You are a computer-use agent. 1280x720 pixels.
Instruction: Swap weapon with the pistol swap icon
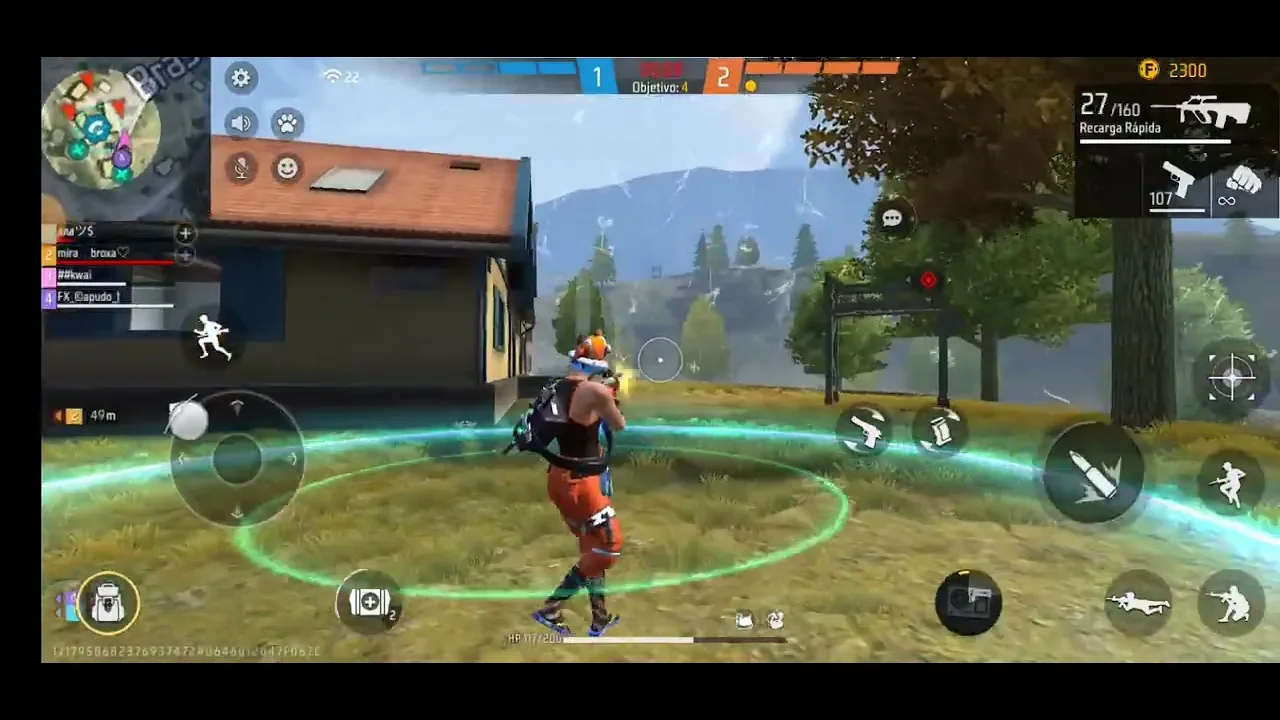click(x=864, y=430)
